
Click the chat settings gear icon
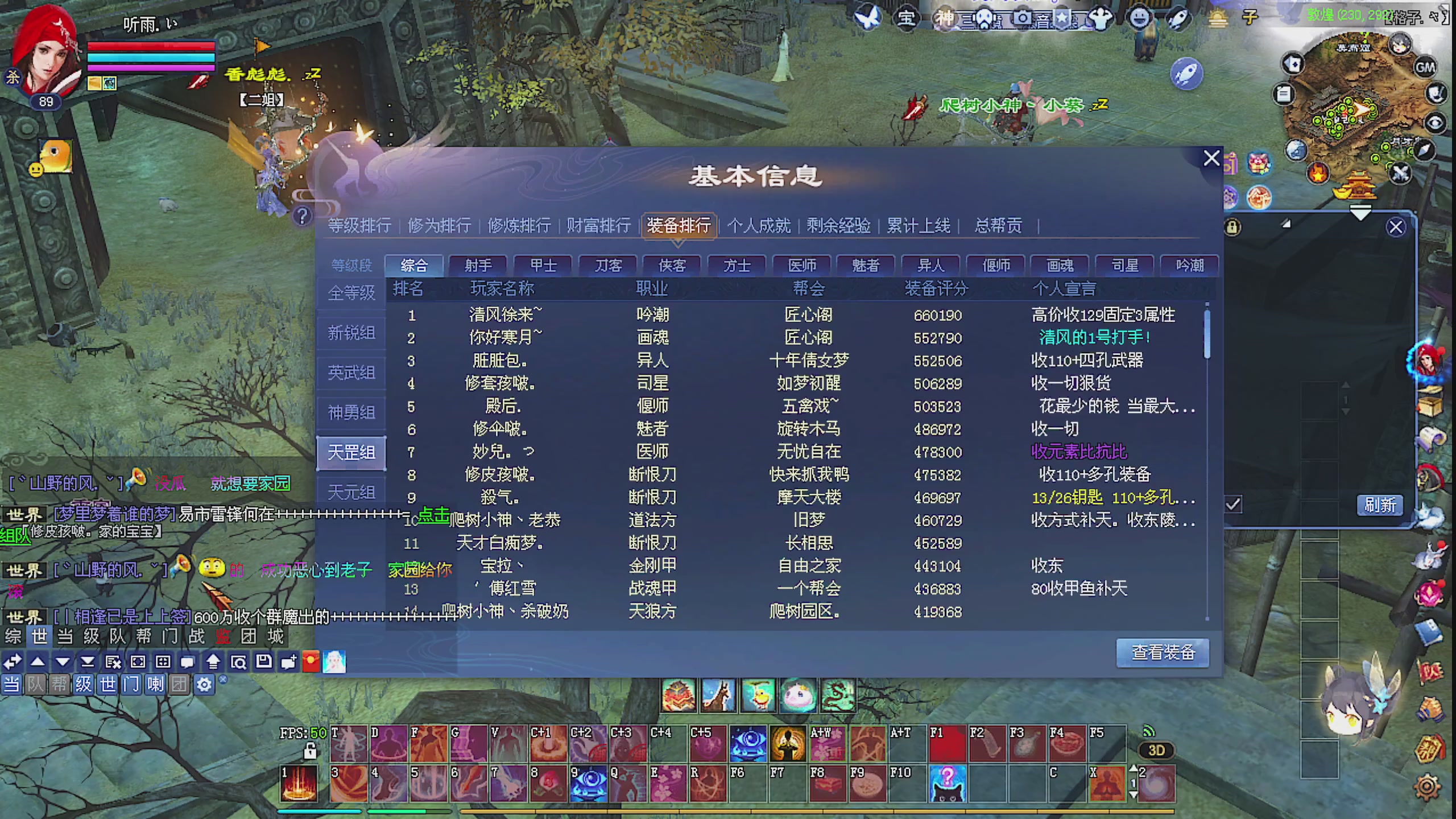204,685
